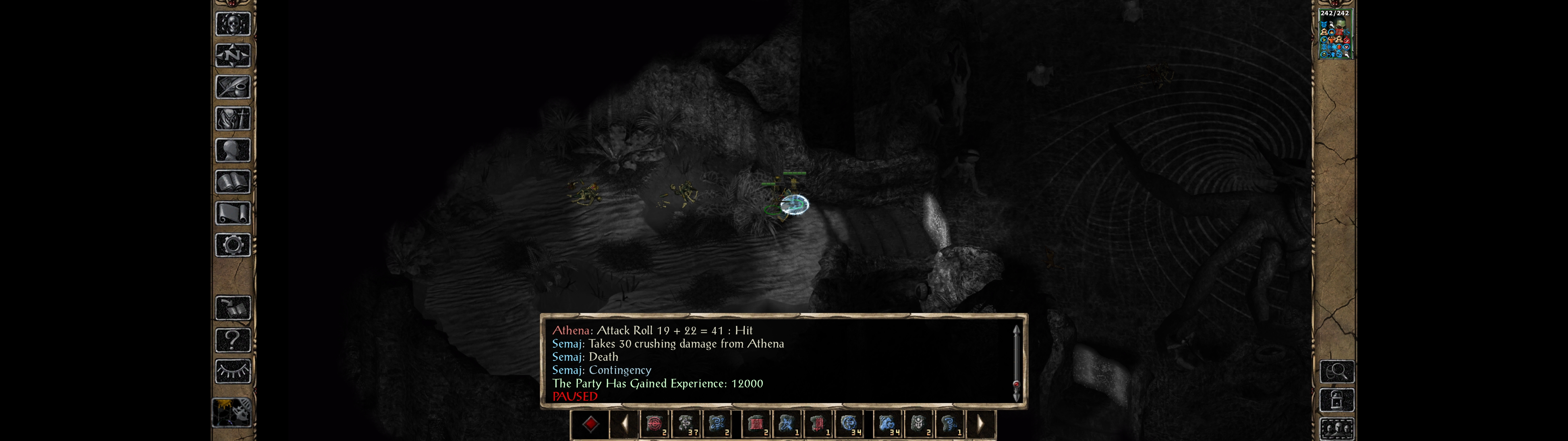Cast the red woven-grid spell

click(756, 424)
